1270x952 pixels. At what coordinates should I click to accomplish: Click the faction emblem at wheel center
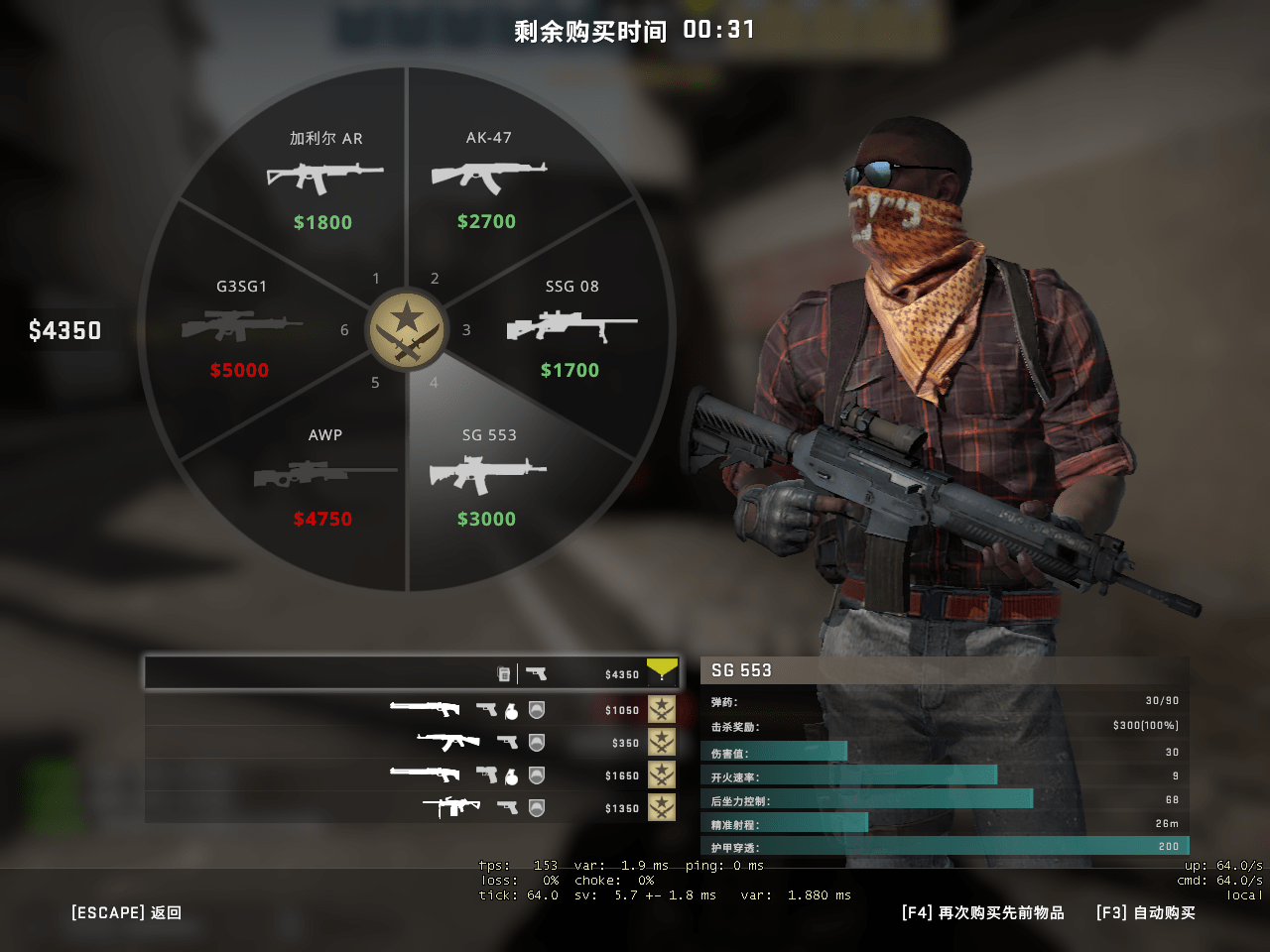[x=408, y=330]
